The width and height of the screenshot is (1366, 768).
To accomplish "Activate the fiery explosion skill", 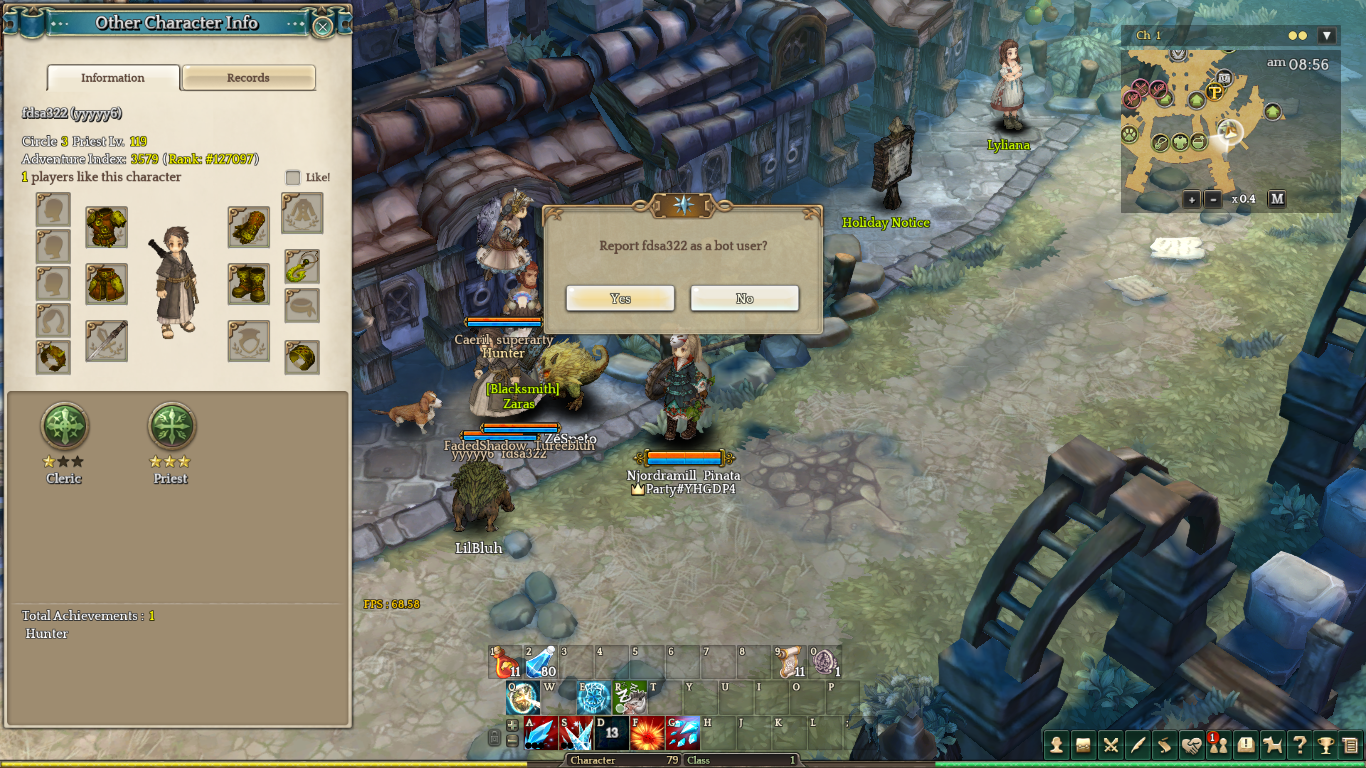I will 647,733.
